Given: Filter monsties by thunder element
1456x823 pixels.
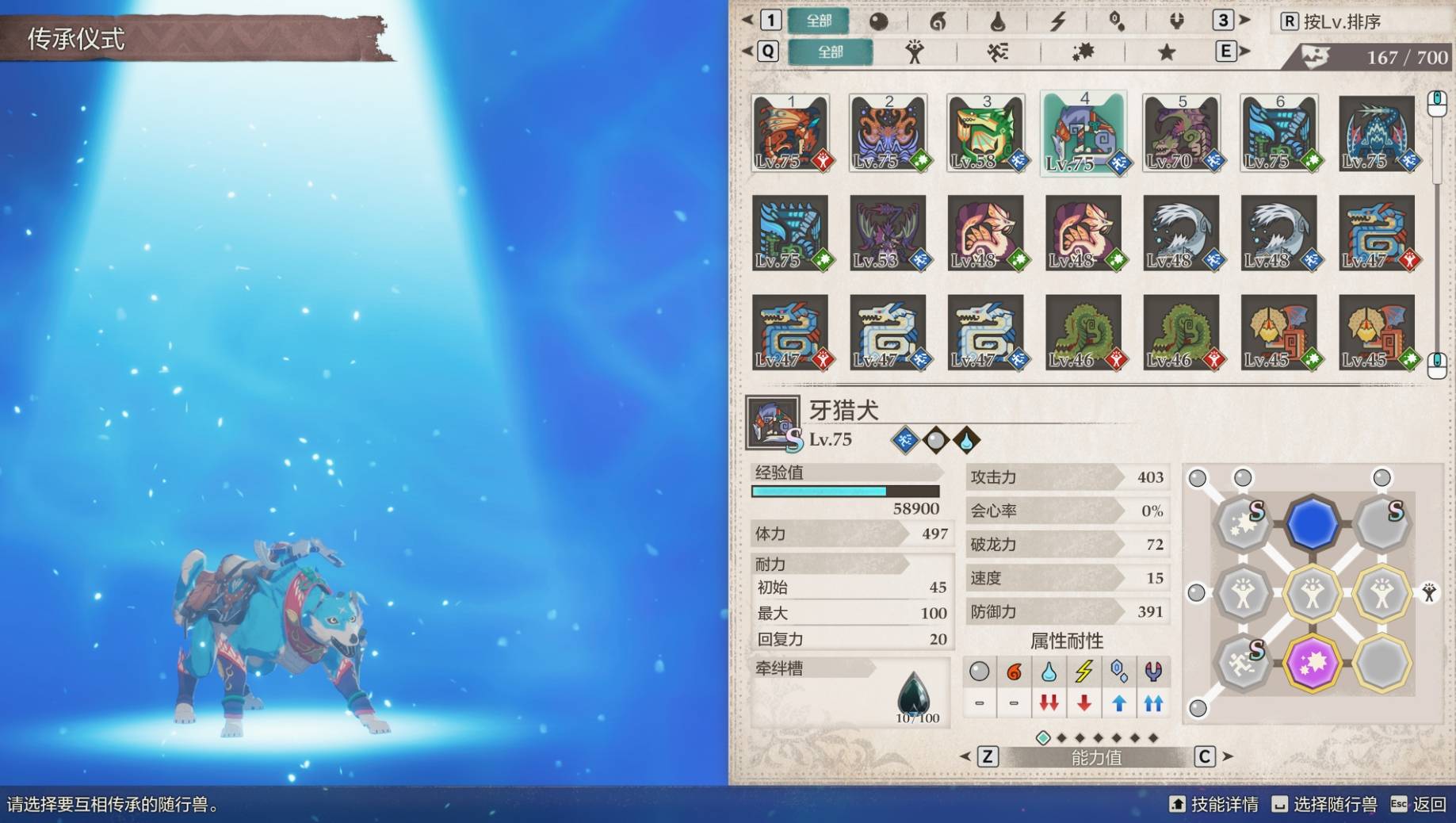Looking at the screenshot, I should [1057, 21].
